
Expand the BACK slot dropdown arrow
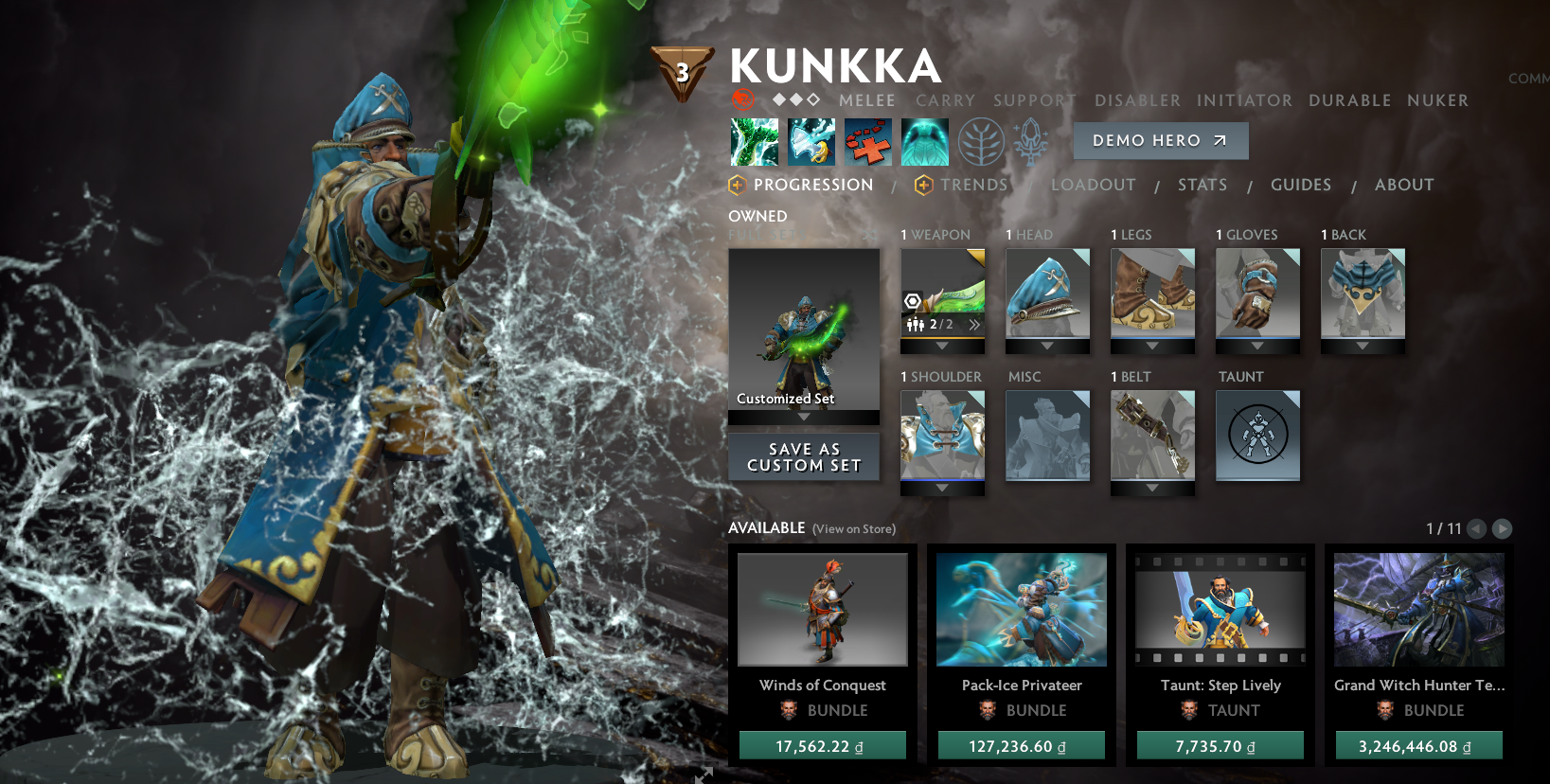click(x=1363, y=345)
